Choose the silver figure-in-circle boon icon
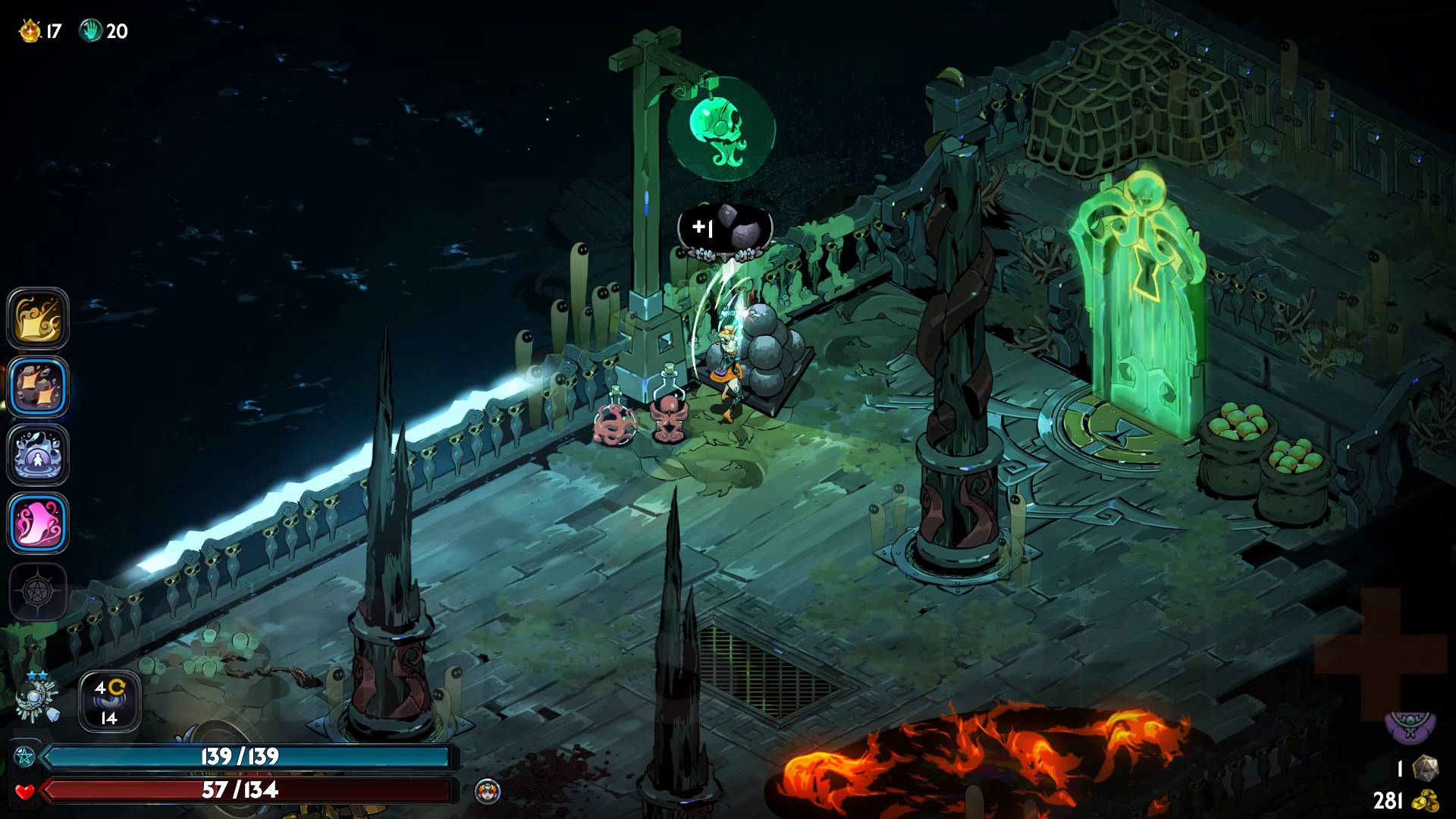The width and height of the screenshot is (1456, 819). coord(38,455)
